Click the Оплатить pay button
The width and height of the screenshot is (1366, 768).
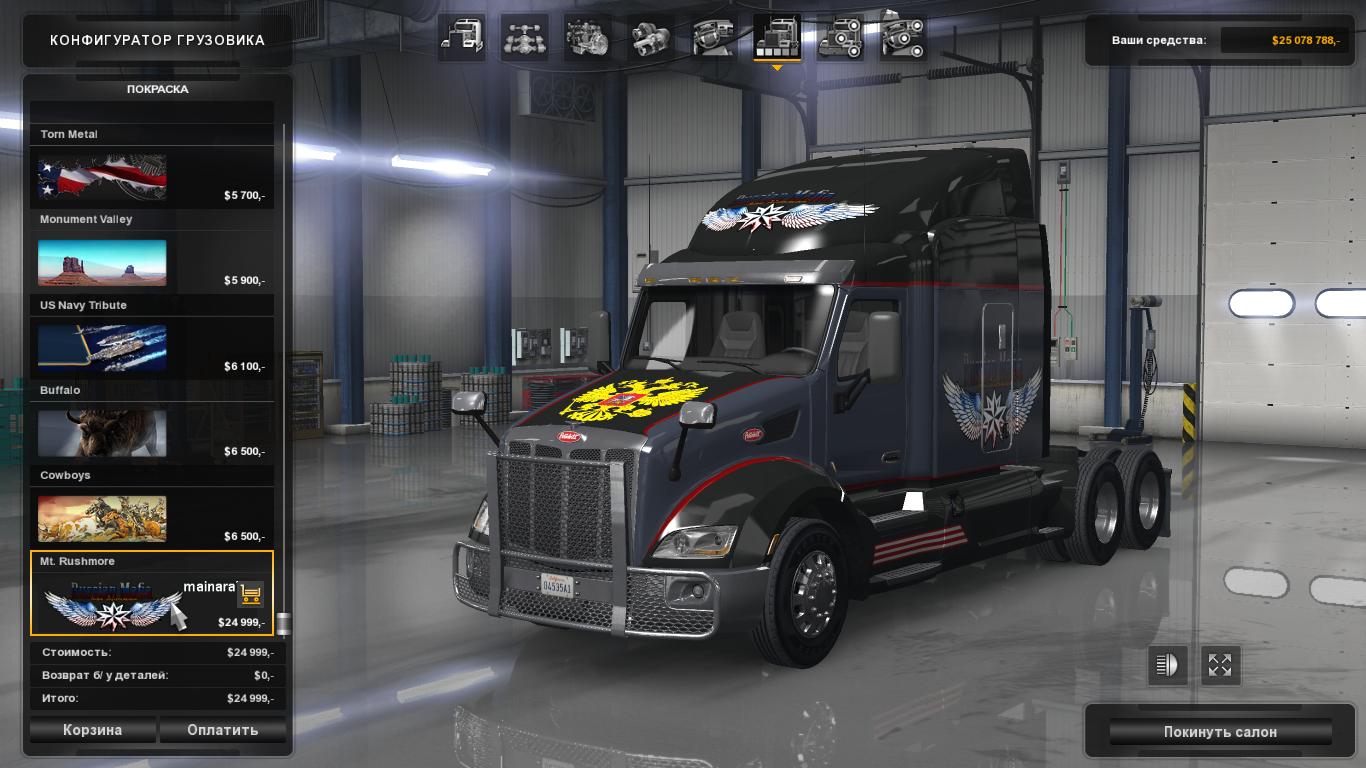(x=222, y=730)
